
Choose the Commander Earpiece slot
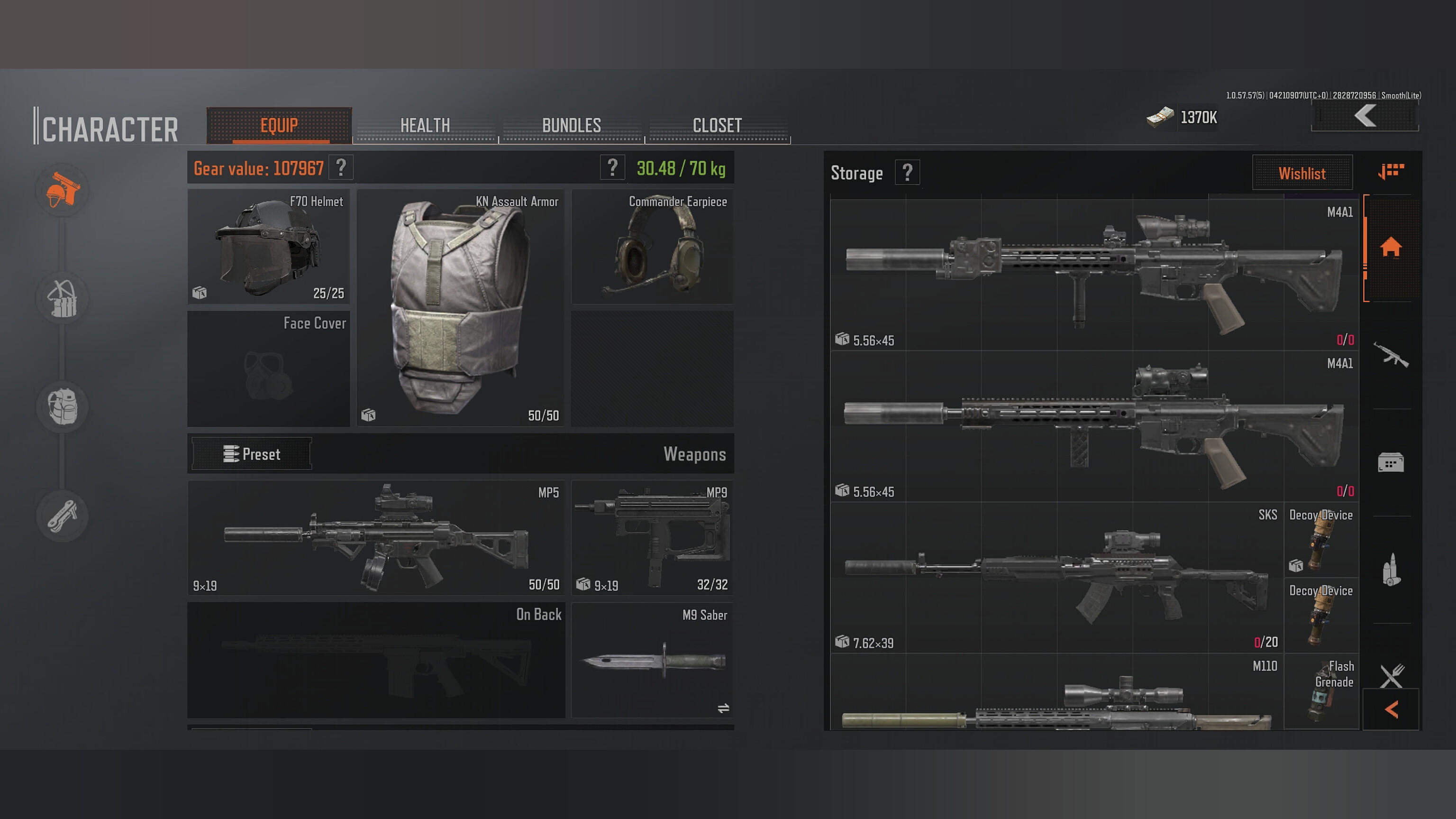pyautogui.click(x=652, y=247)
